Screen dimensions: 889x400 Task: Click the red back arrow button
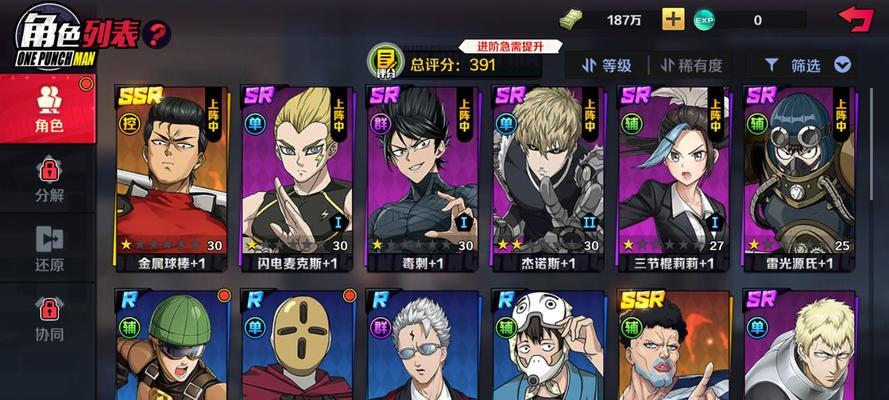pyautogui.click(x=855, y=19)
